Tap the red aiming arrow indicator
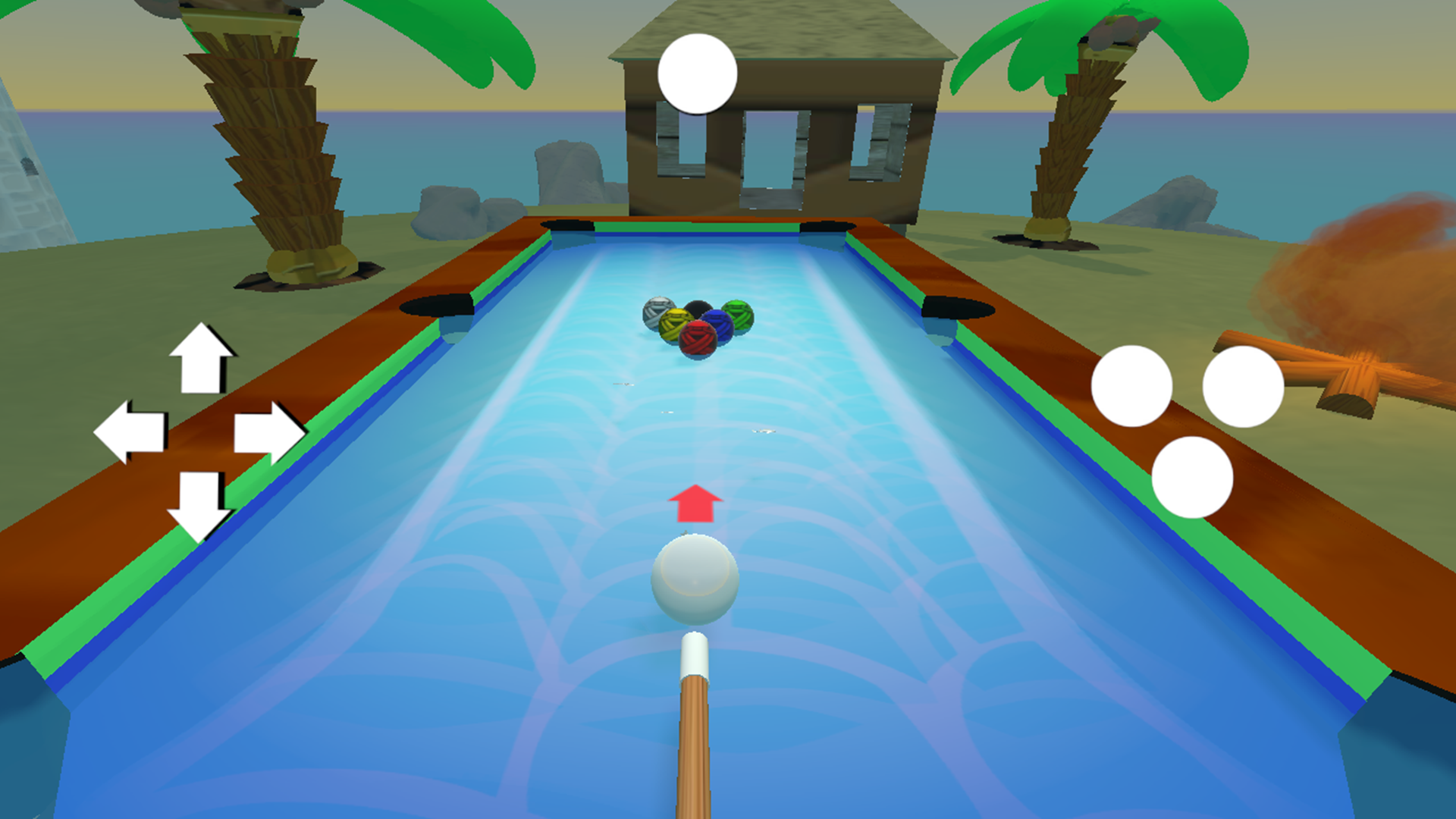 pos(694,504)
